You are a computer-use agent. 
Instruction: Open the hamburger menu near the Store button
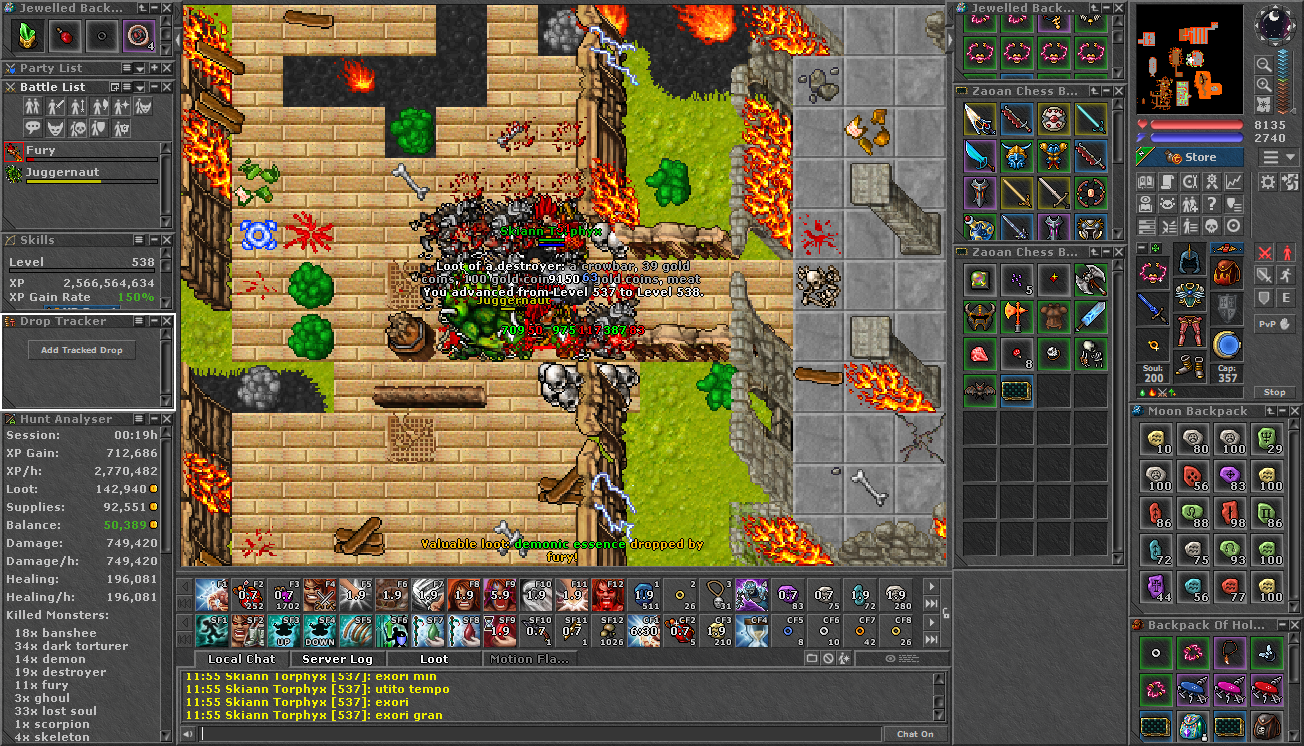click(x=1270, y=156)
